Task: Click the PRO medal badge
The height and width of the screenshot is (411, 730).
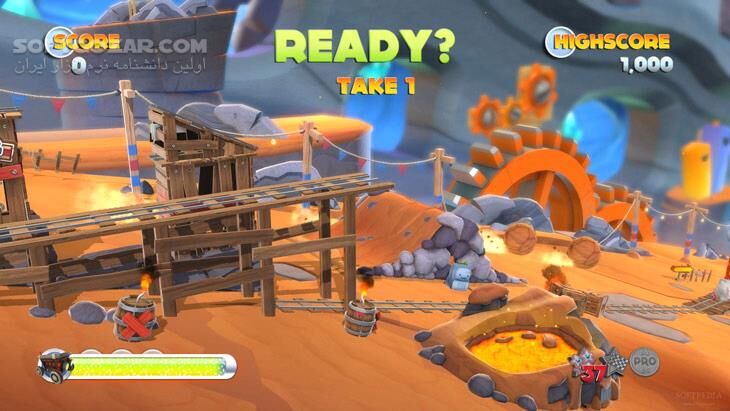Action: pos(643,358)
